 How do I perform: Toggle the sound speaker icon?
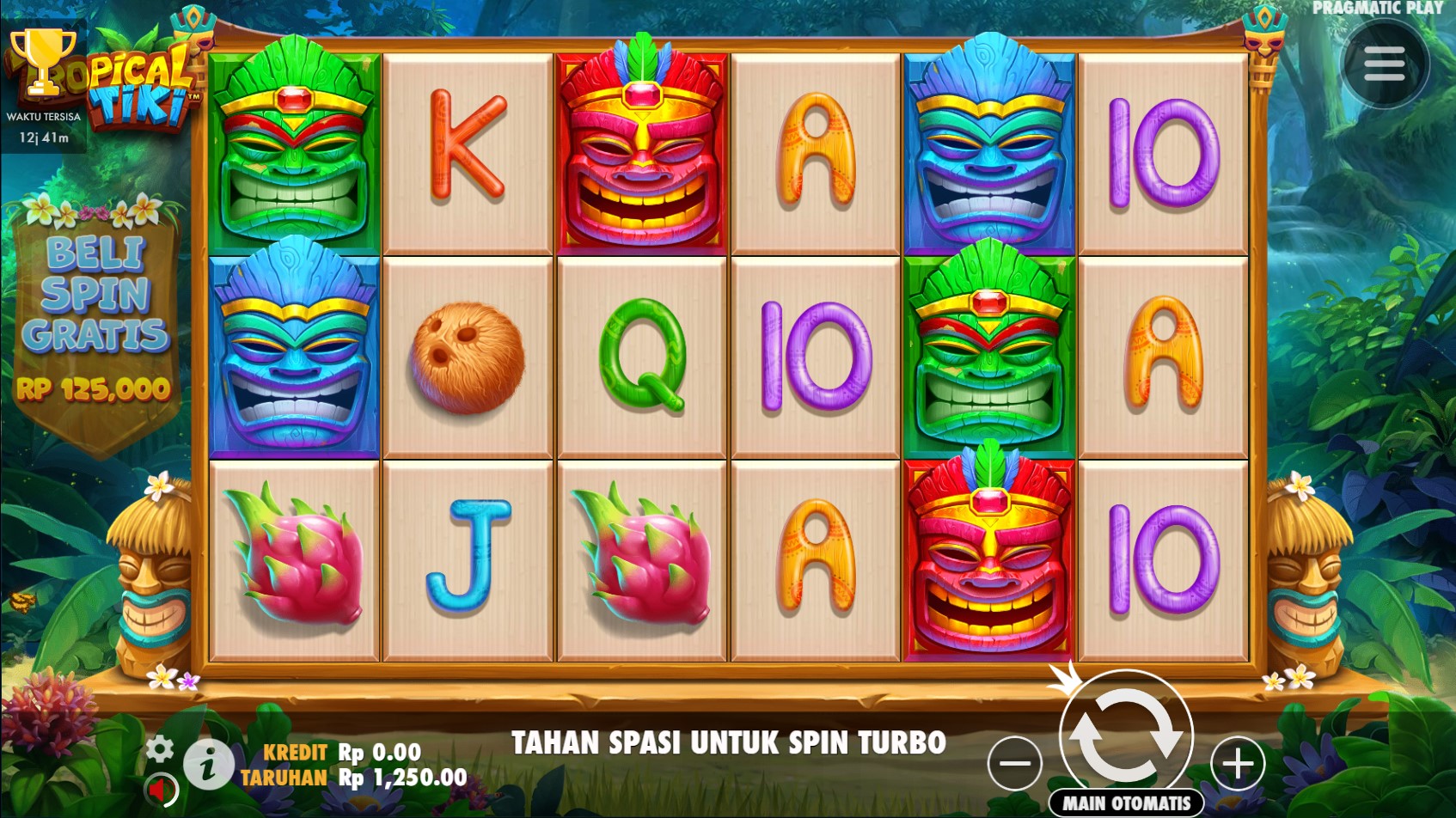(x=159, y=788)
